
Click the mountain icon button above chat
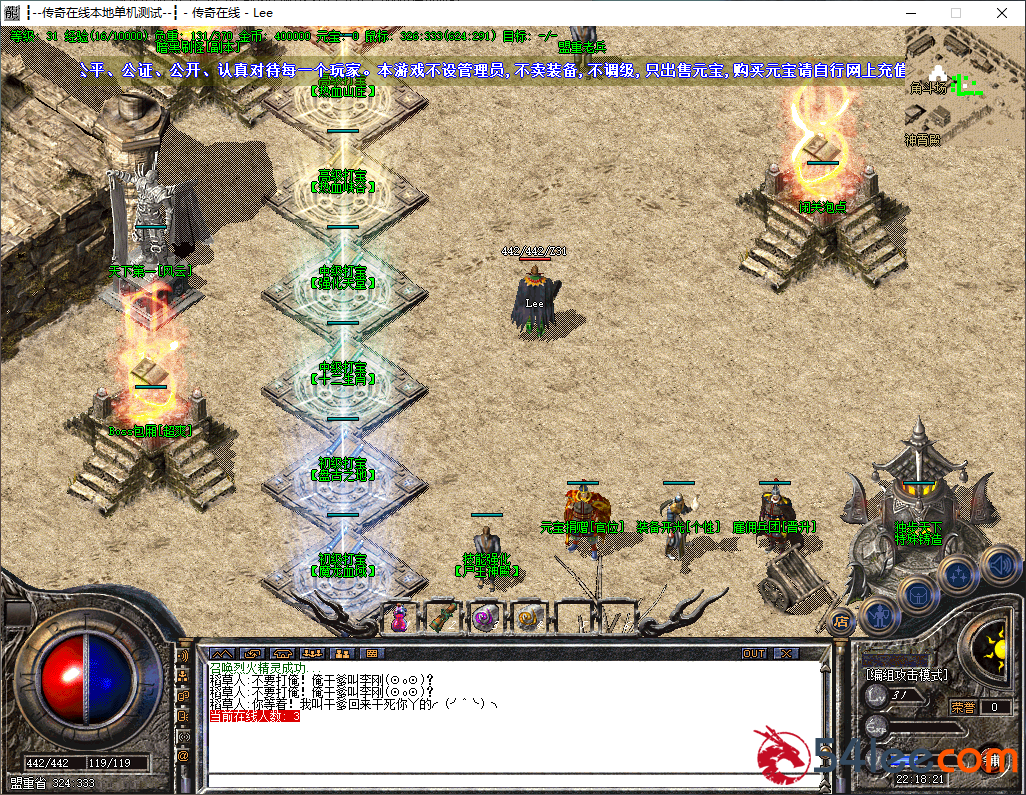tap(220, 653)
